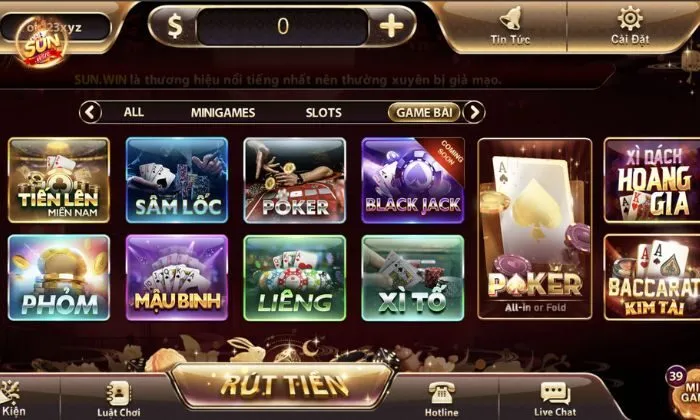Open Cài Đặt settings gear
Viewport: 700px width, 420px height.
click(630, 24)
